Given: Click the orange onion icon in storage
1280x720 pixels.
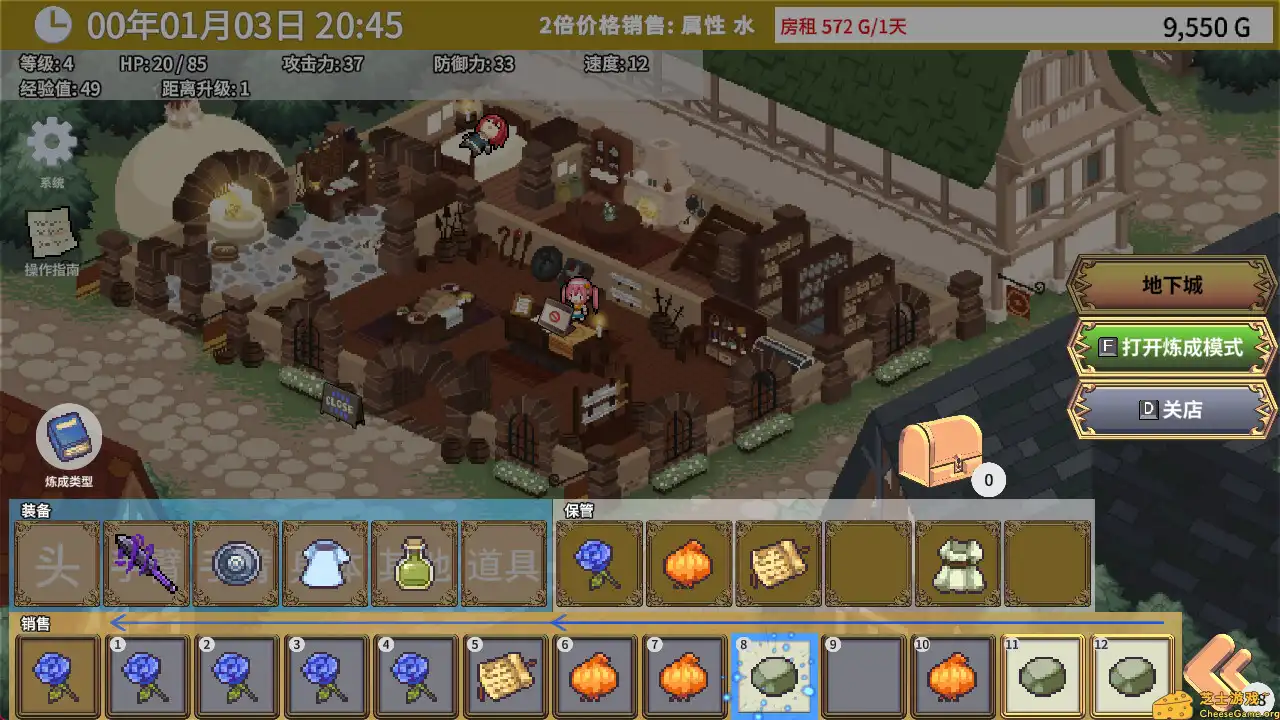Looking at the screenshot, I should tap(688, 565).
